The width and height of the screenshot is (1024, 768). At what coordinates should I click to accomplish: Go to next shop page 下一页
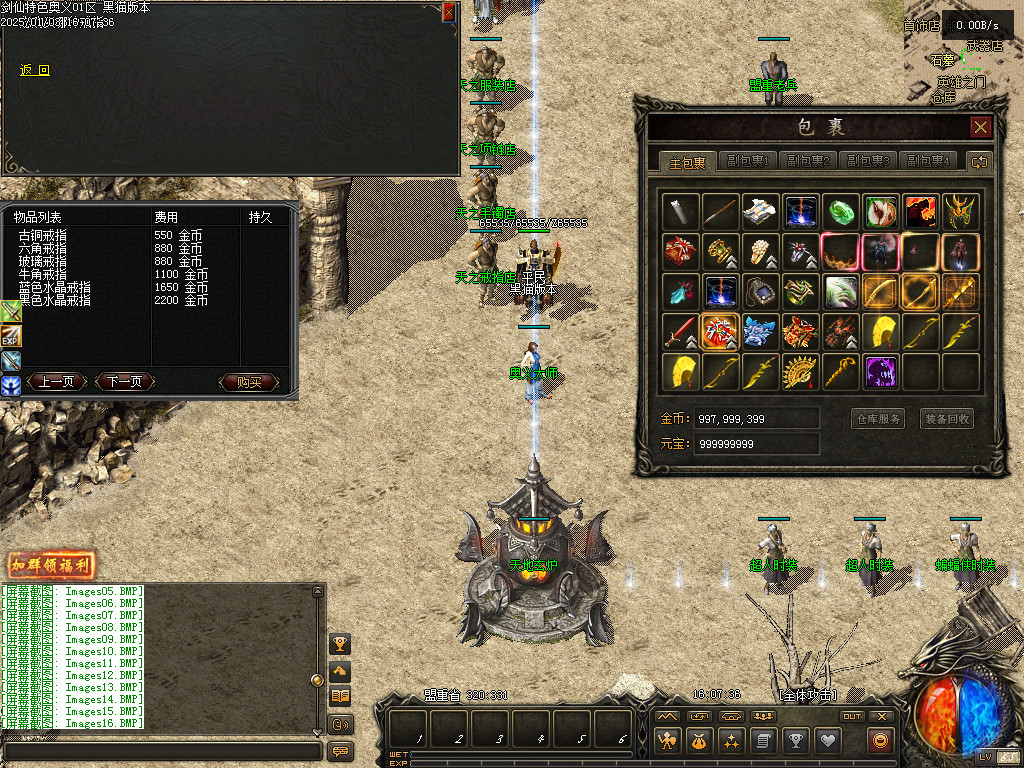click(x=124, y=382)
